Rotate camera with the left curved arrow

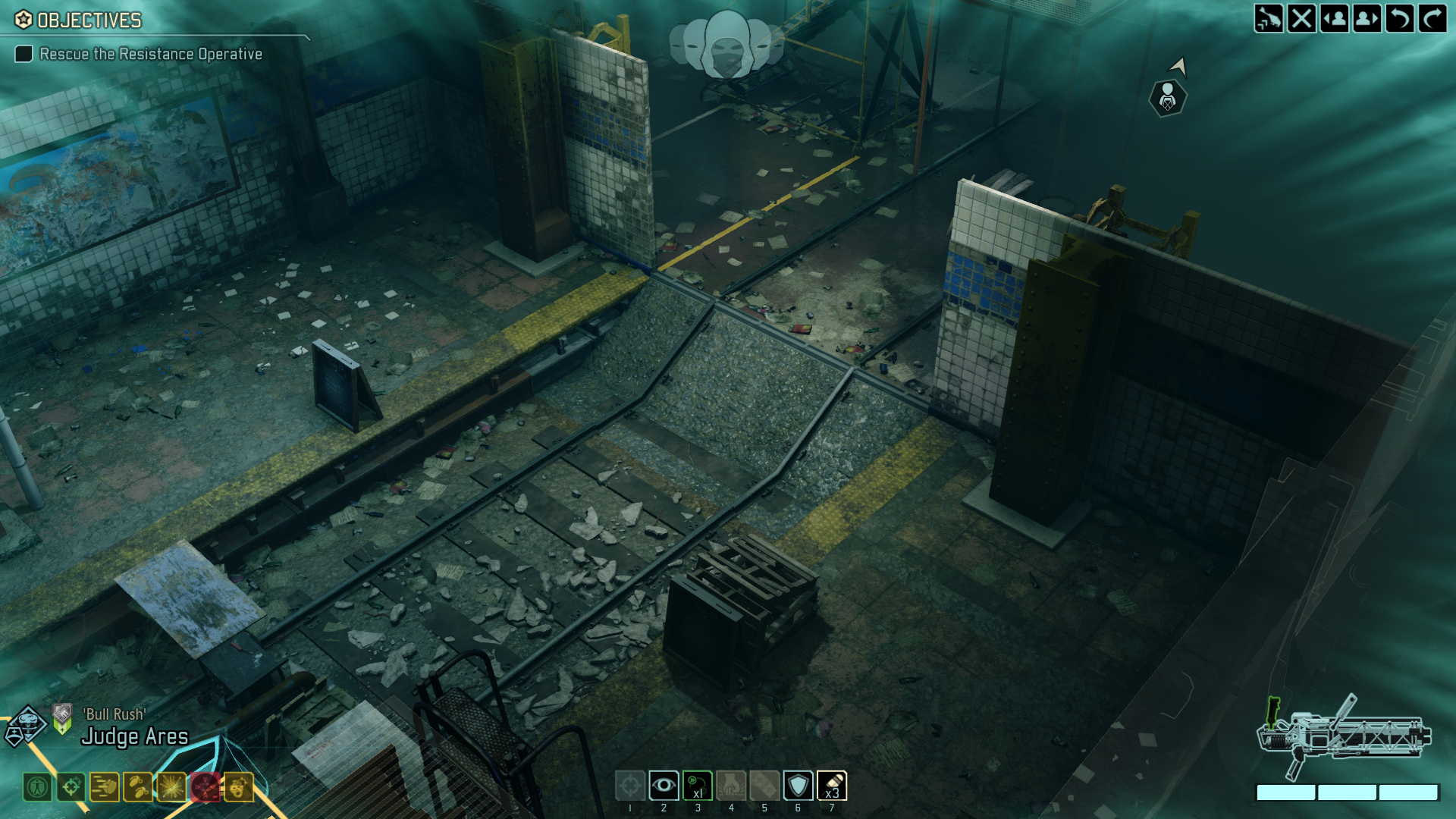point(1400,18)
